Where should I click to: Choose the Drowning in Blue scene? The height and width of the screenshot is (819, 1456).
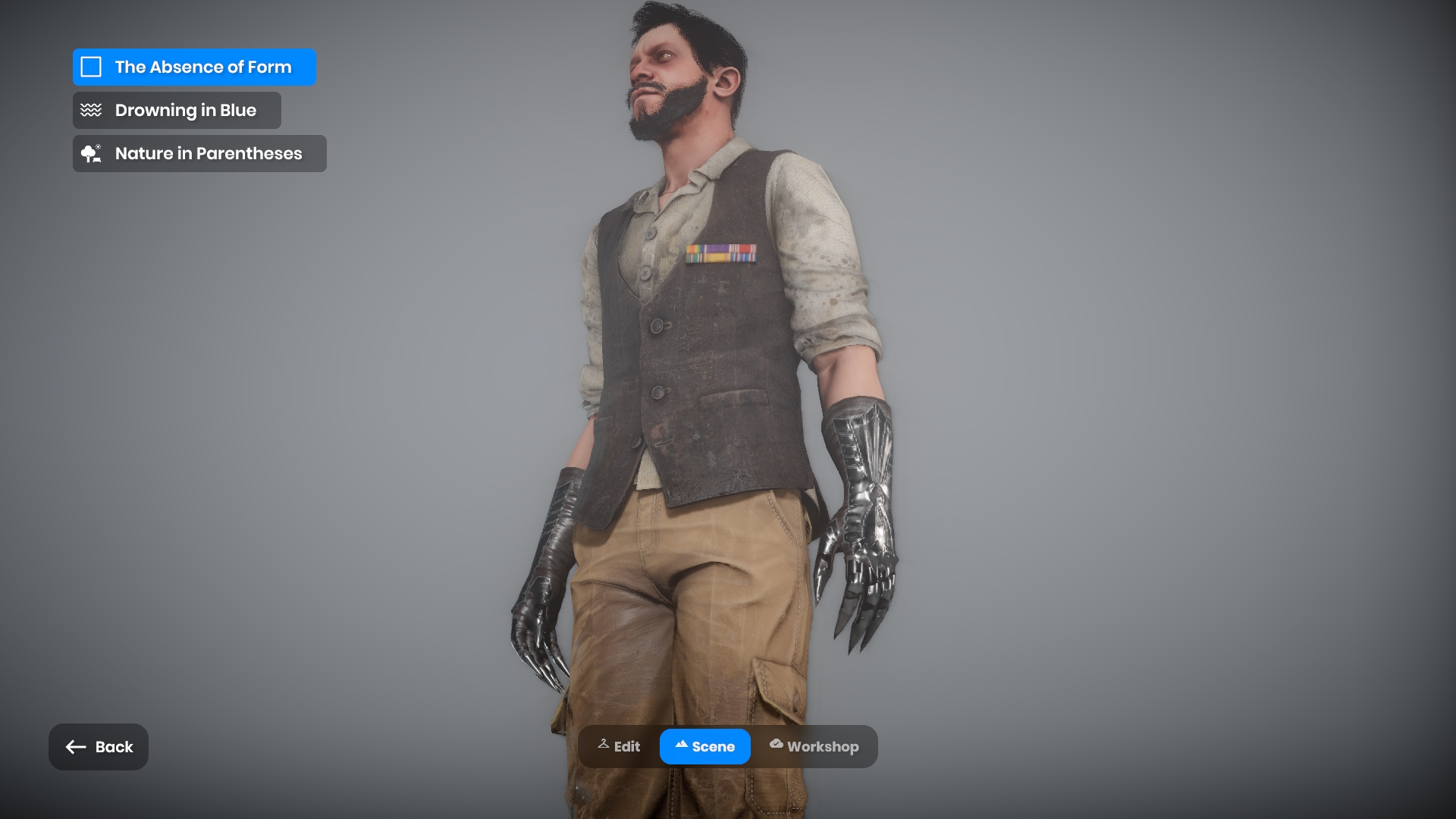[177, 111]
